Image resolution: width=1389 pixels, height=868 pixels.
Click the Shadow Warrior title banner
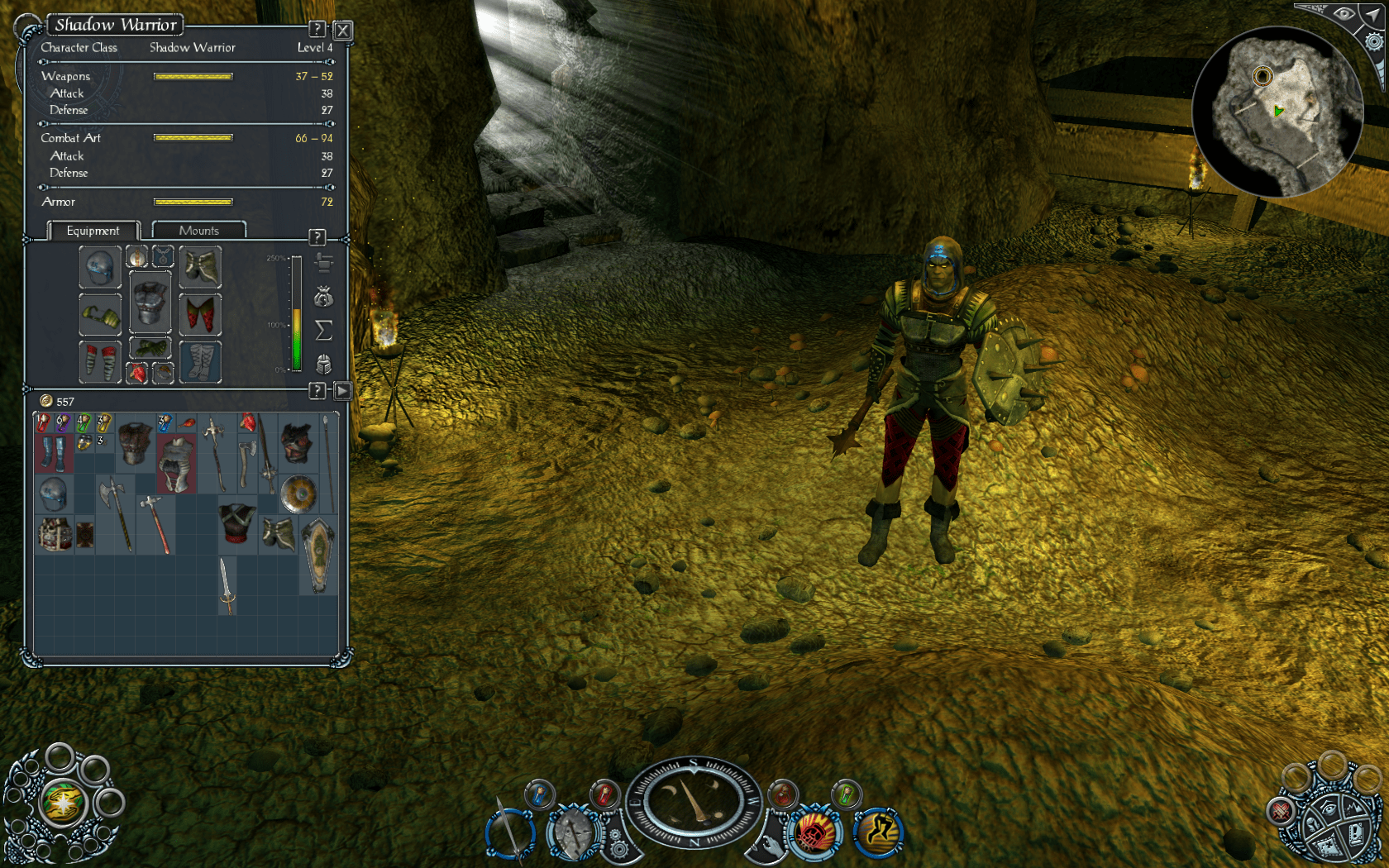116,25
